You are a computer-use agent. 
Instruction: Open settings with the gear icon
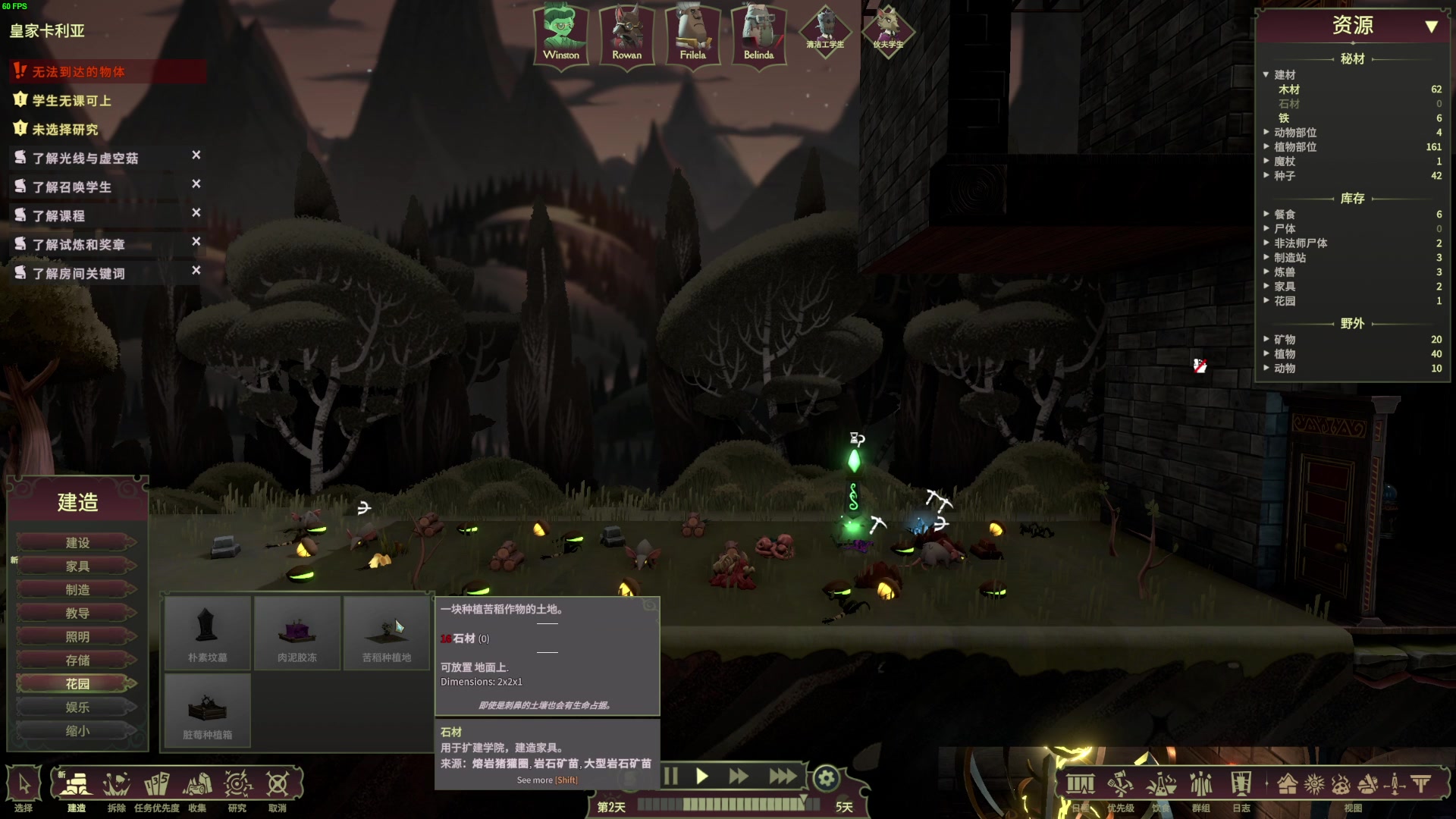[827, 778]
